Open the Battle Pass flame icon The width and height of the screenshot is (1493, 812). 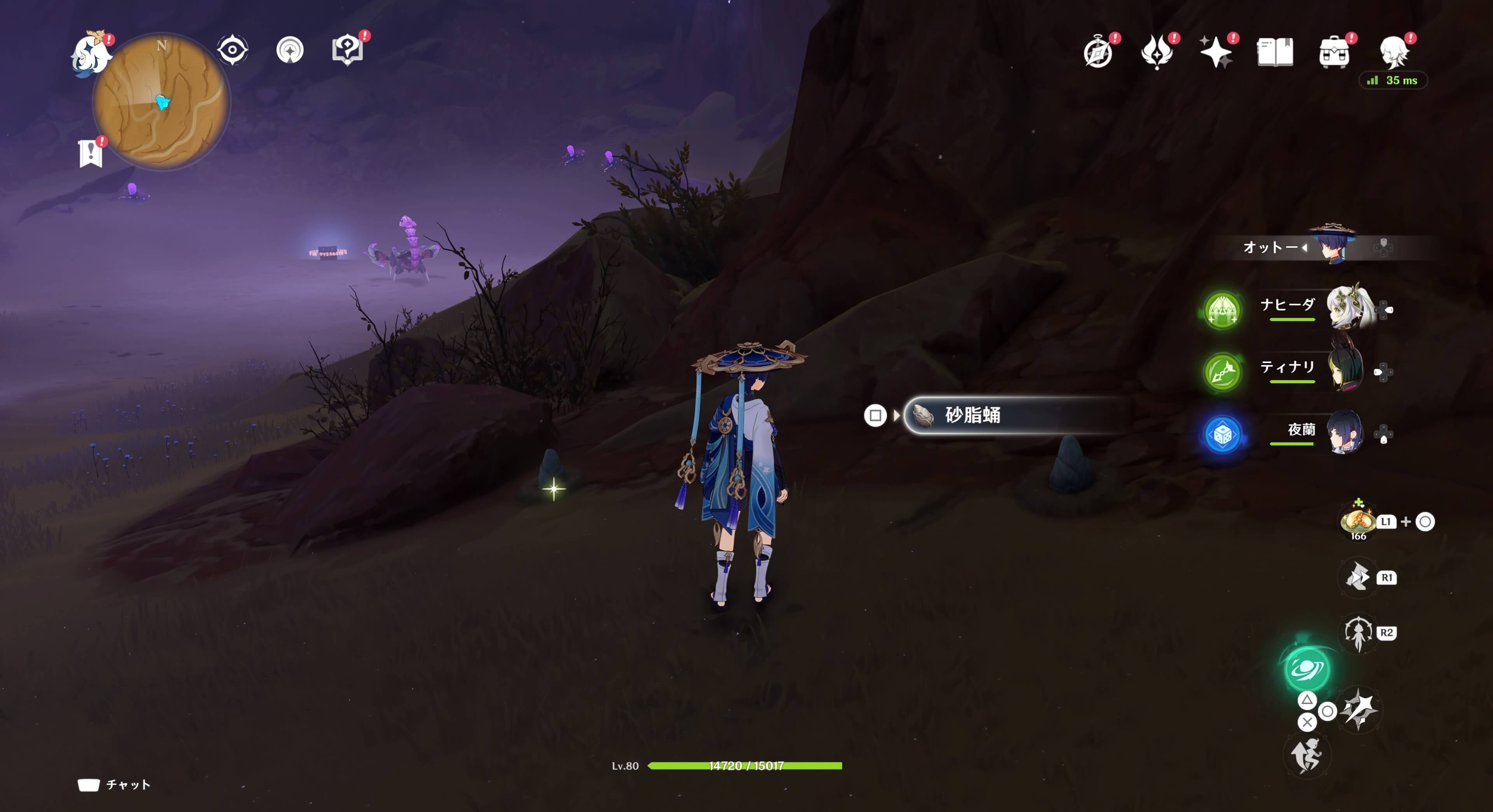coord(1158,52)
